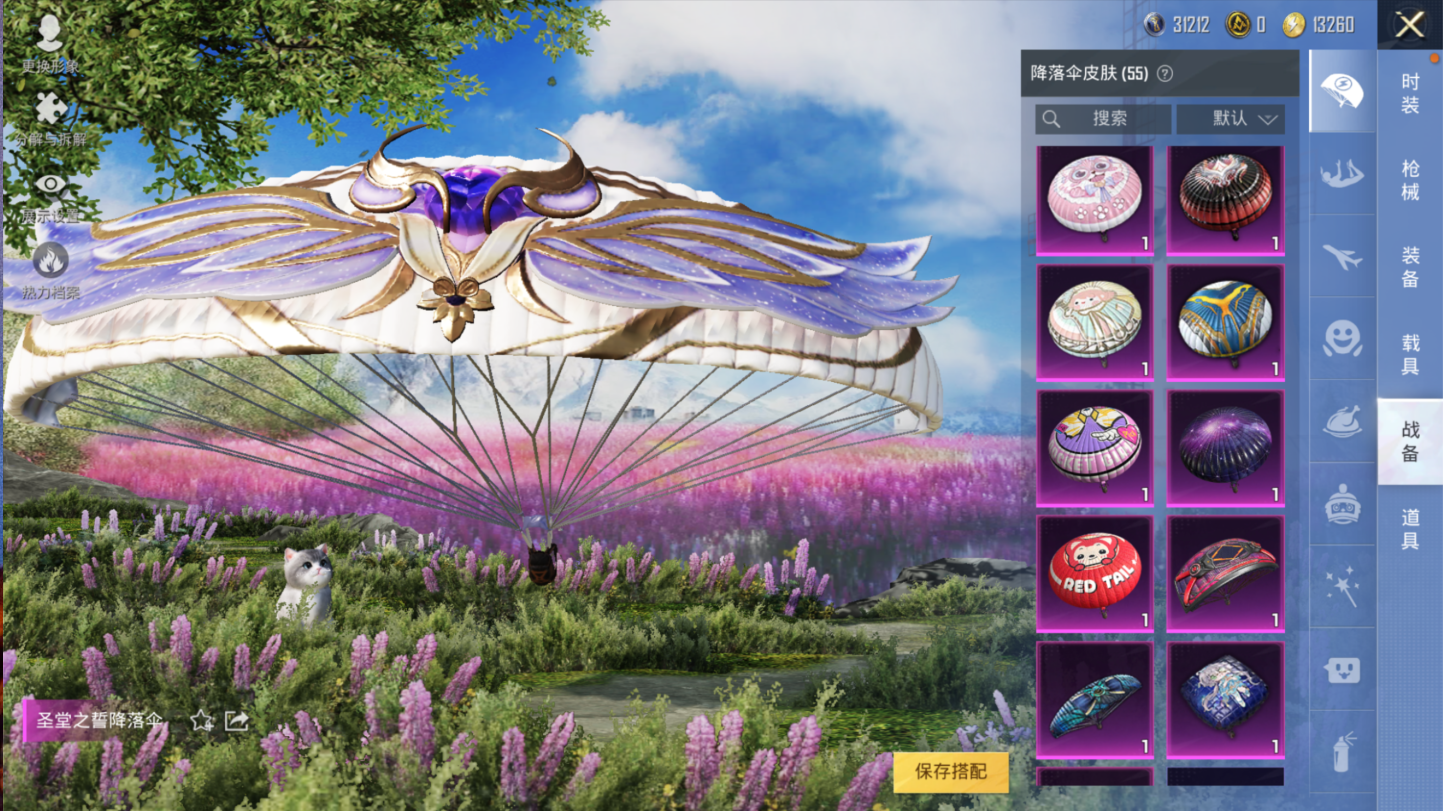Screen dimensions: 1443x811
Task: Open the 默认 sort dropdown
Action: coord(1230,119)
